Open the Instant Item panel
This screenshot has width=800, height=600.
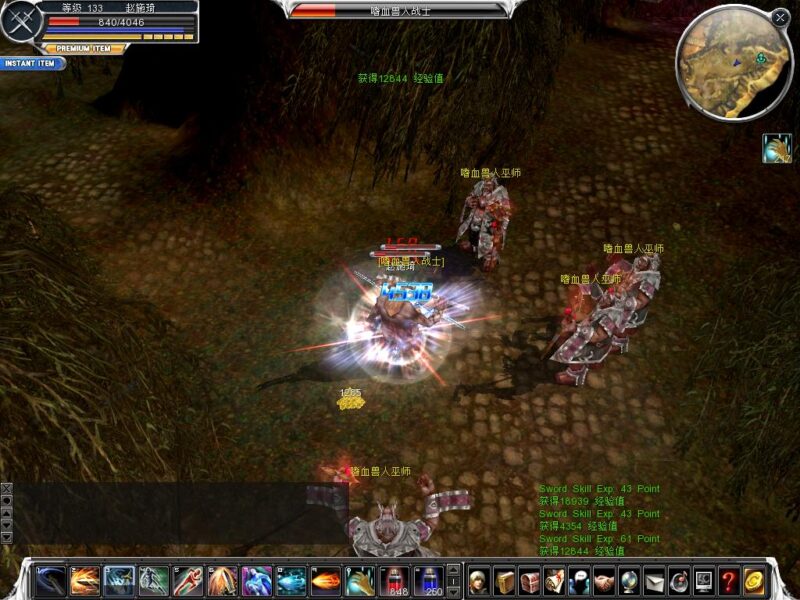32,63
